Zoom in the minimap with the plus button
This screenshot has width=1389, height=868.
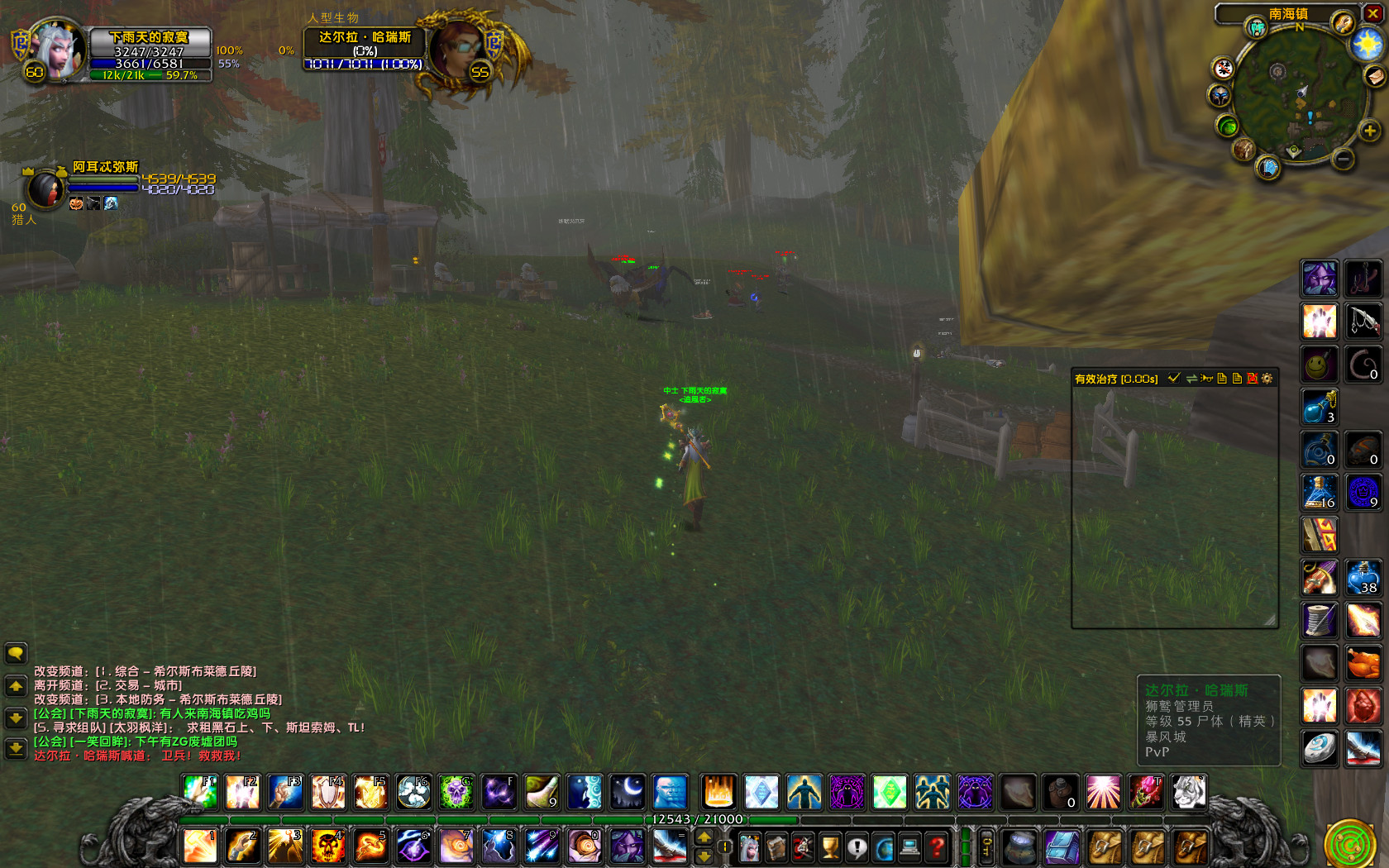1369,131
